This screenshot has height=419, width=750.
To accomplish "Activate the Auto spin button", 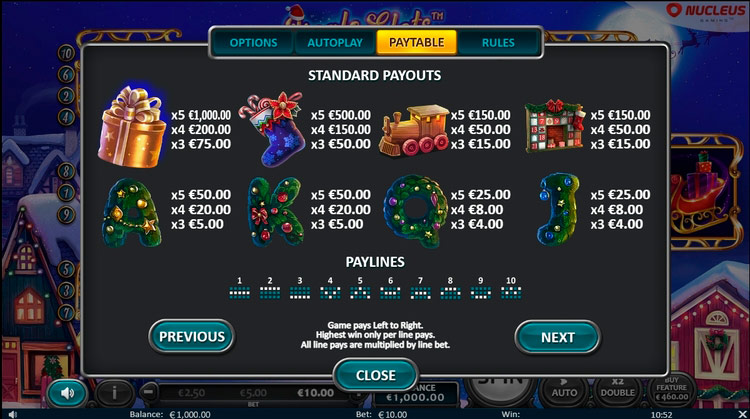I will click(566, 390).
